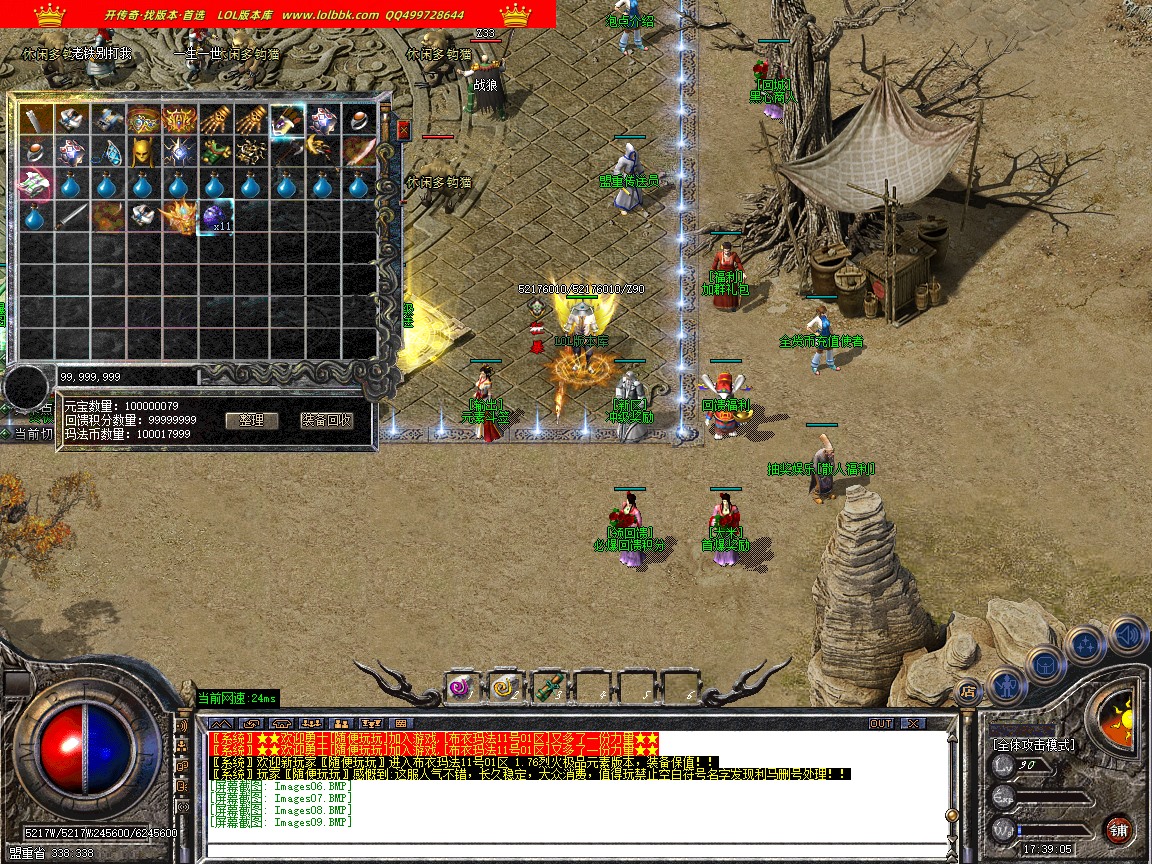Open the skills stars round icon
This screenshot has width=1152, height=864.
click(x=1086, y=645)
